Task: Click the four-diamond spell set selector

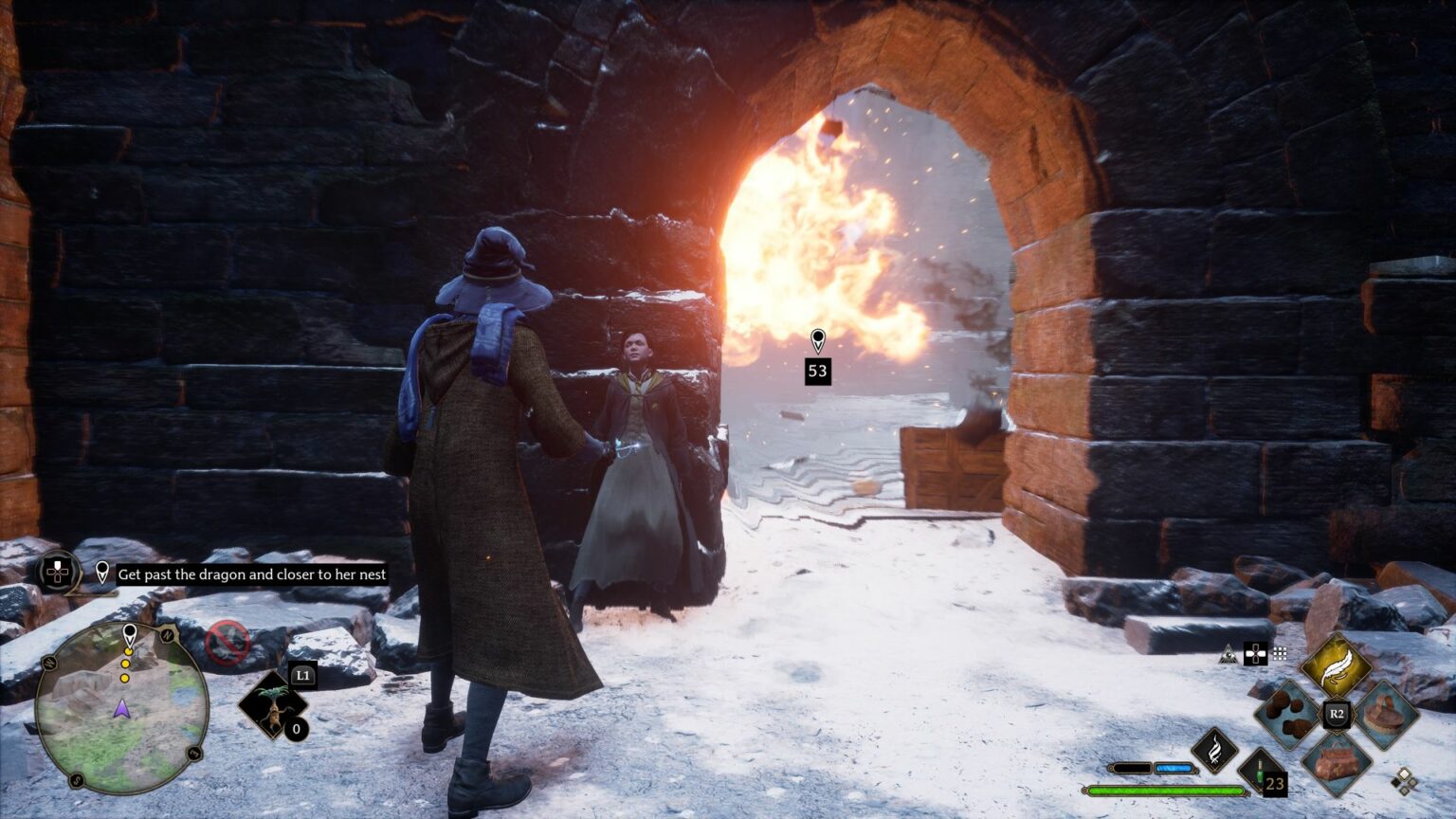Action: pos(1404,781)
